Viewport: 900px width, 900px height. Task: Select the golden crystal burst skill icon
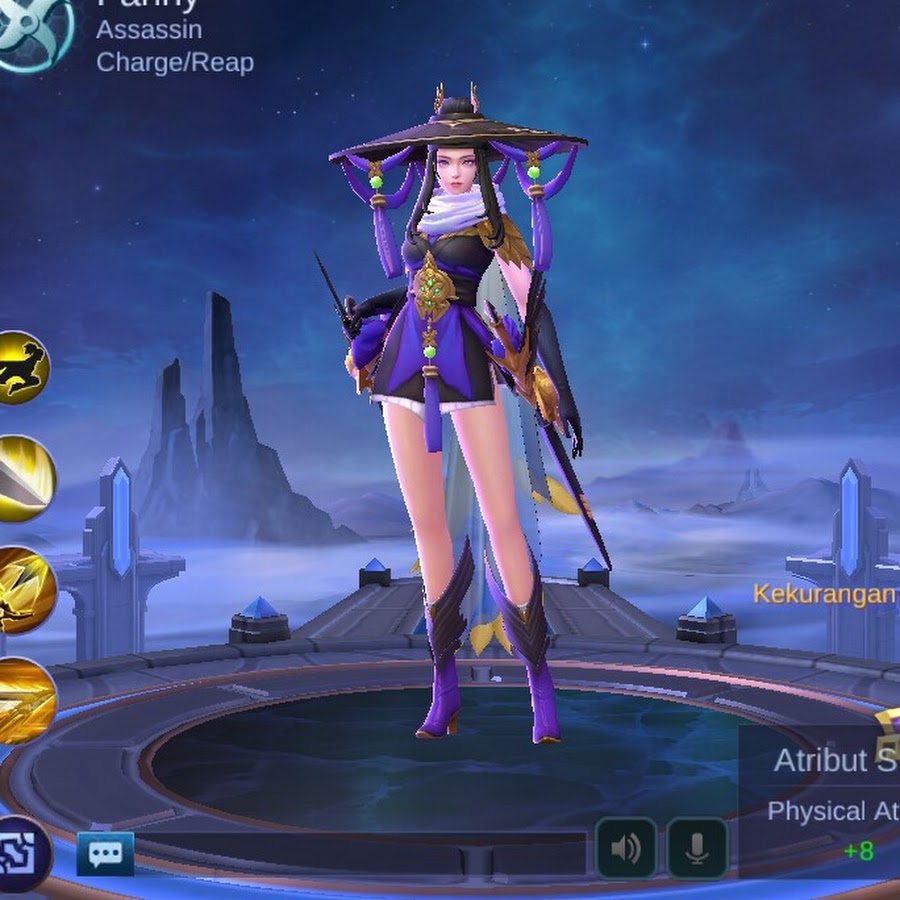(22, 590)
